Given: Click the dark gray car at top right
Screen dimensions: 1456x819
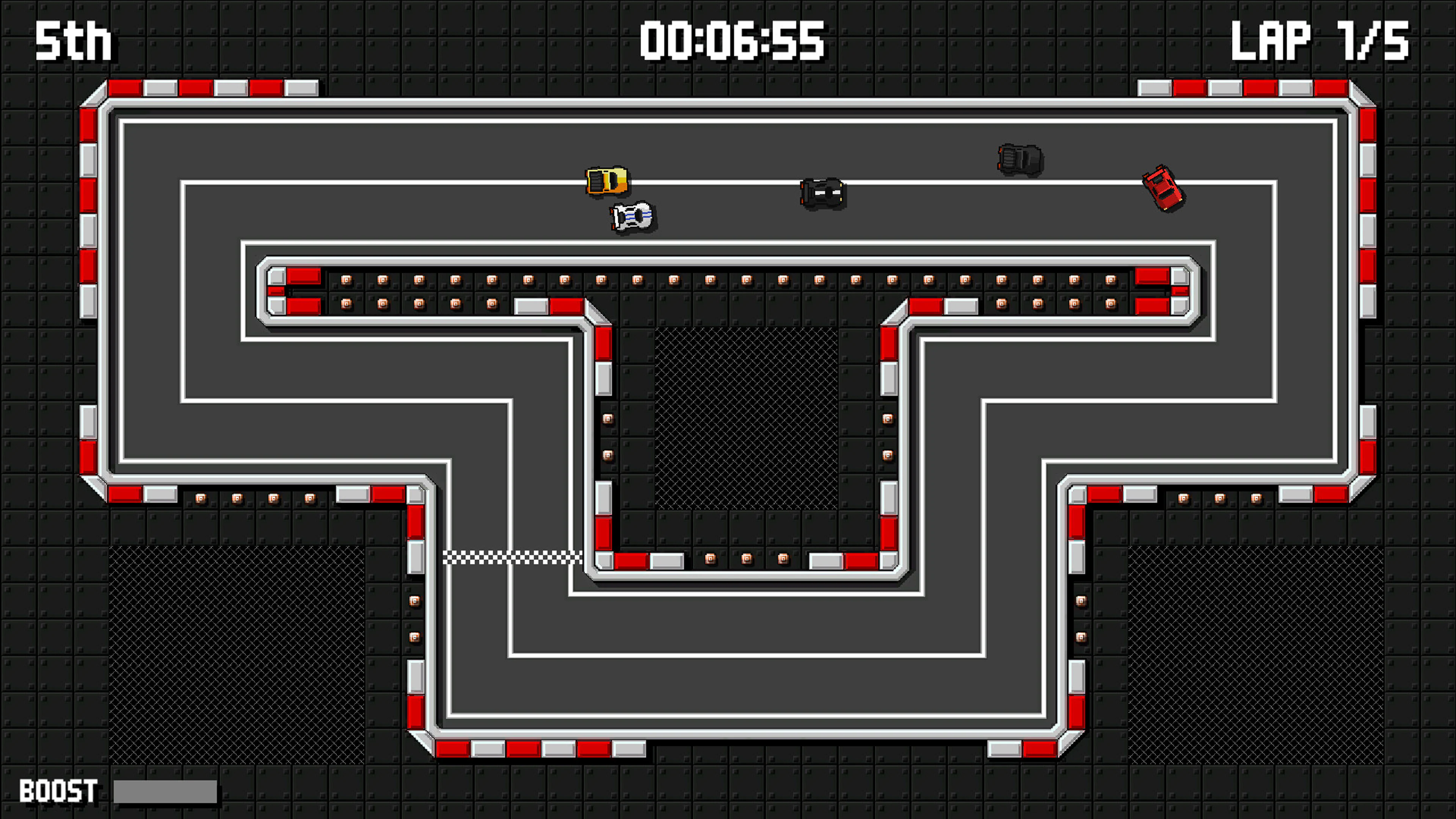Looking at the screenshot, I should point(1021,161).
